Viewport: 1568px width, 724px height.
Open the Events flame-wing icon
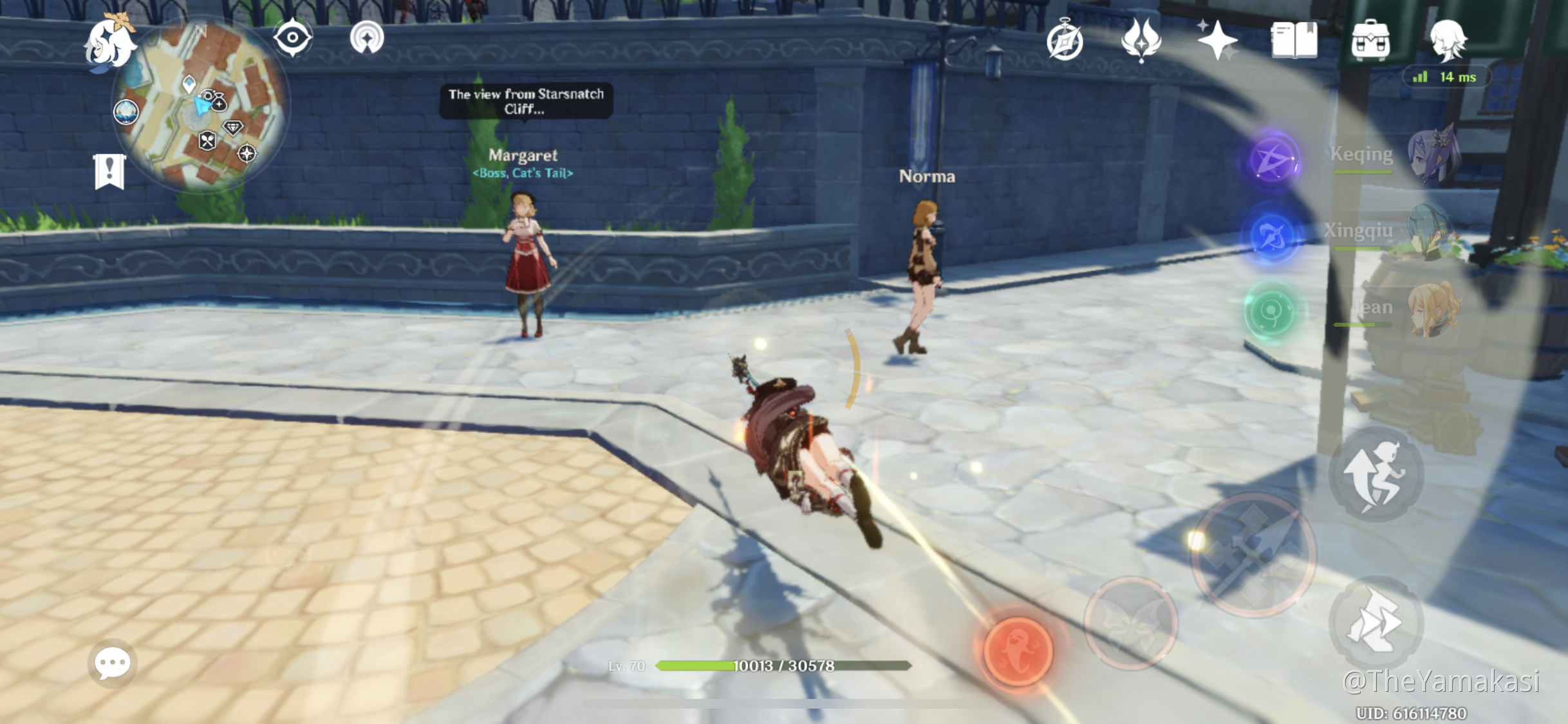coord(1141,41)
